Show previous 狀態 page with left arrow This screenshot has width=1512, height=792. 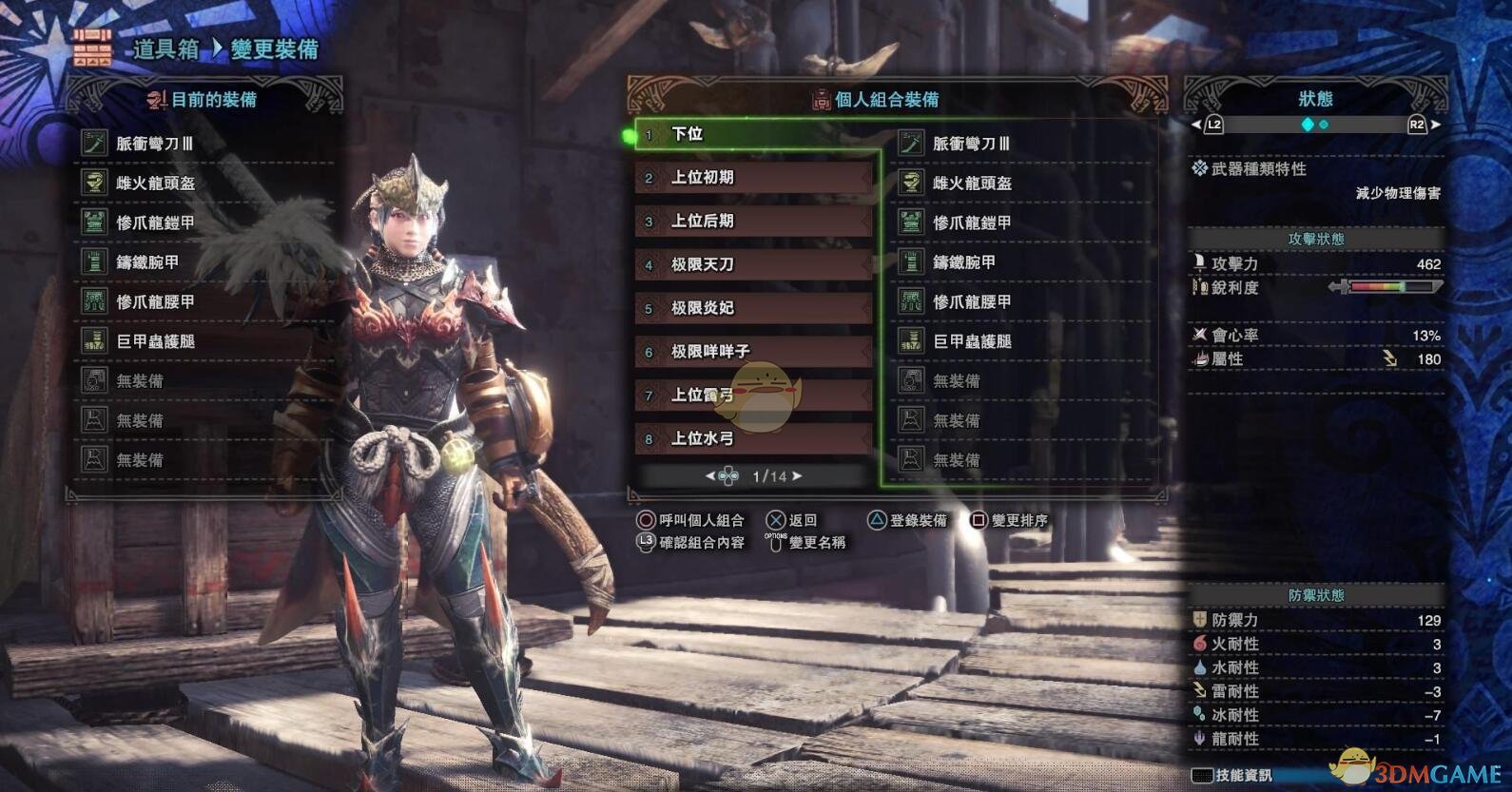(x=1196, y=125)
